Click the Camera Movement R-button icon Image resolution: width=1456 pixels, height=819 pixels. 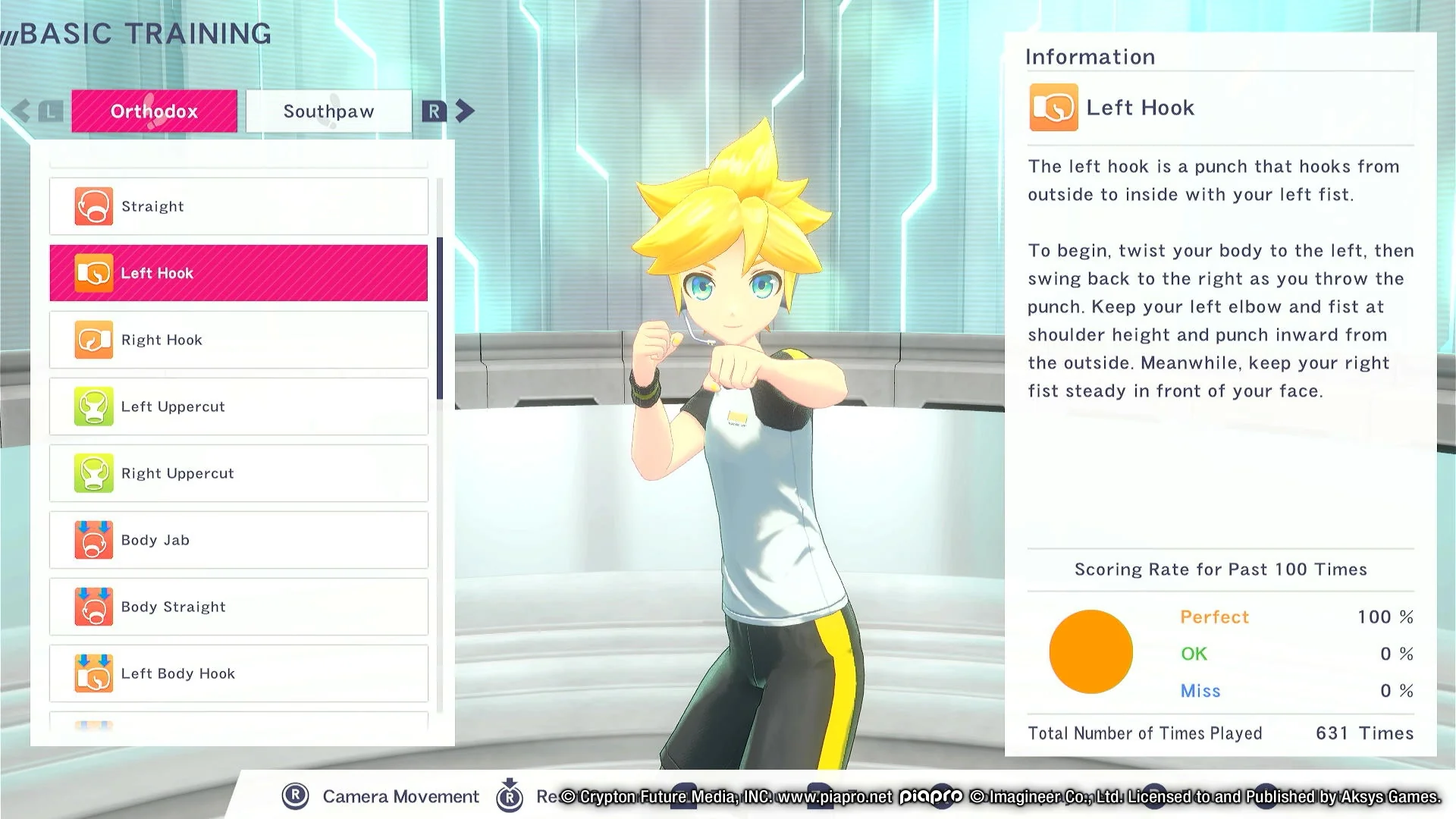pyautogui.click(x=296, y=796)
